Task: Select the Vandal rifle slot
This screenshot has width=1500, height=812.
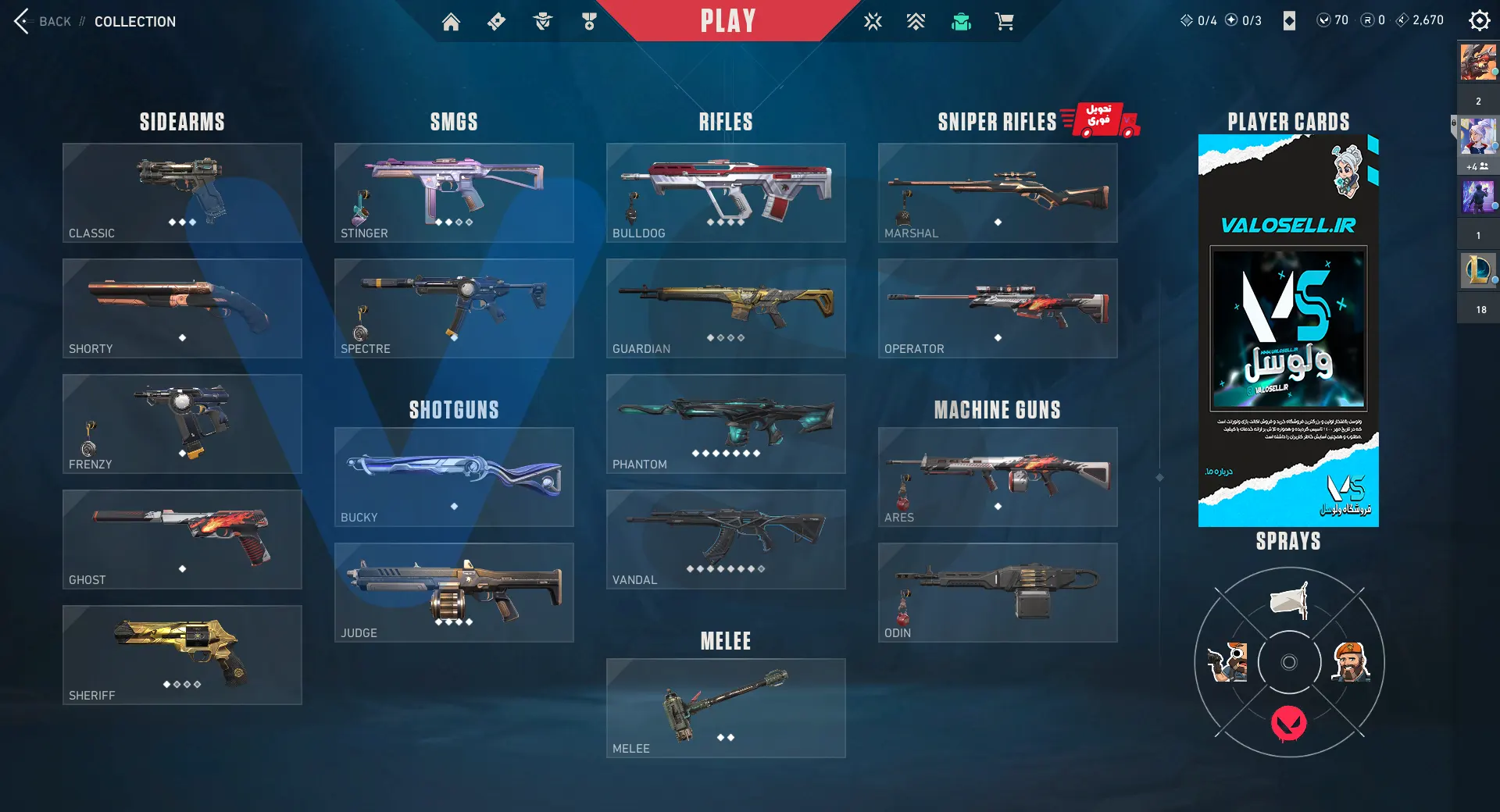Action: 726,539
